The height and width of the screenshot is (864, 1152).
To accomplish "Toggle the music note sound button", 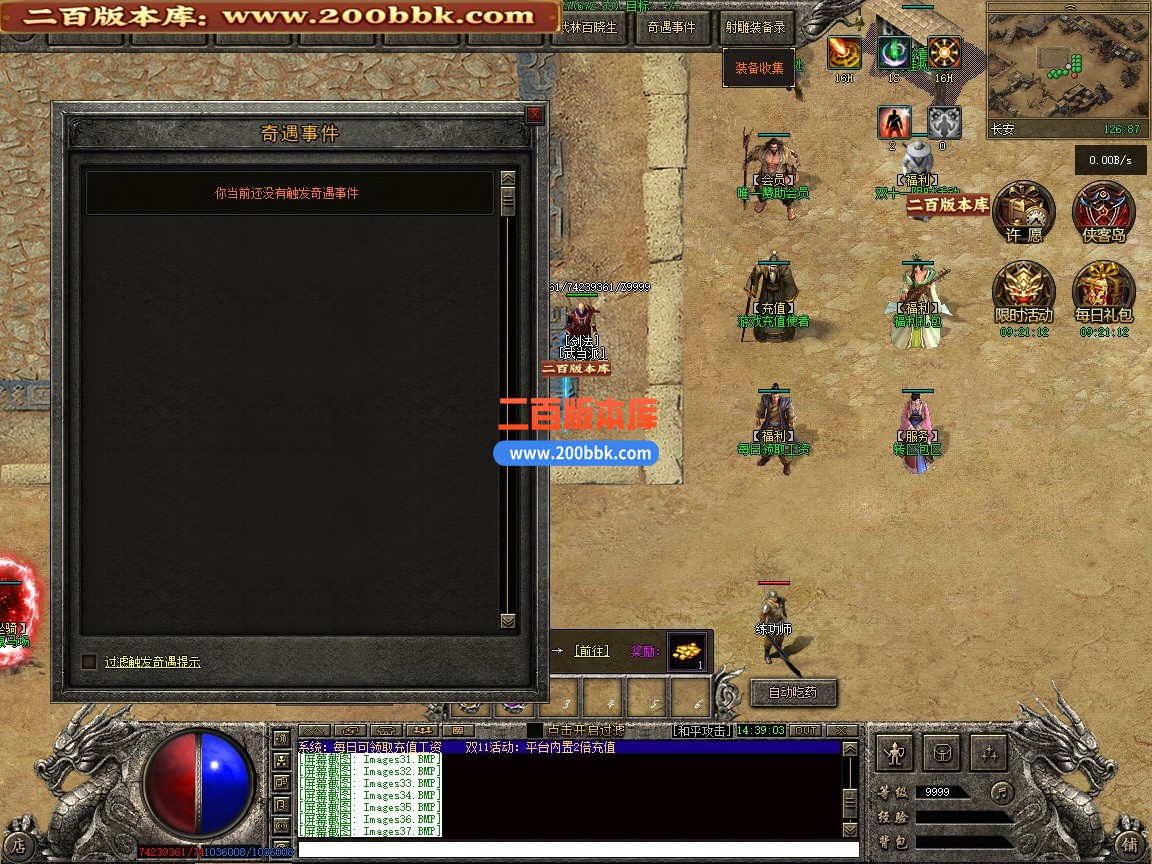I will [x=1001, y=792].
